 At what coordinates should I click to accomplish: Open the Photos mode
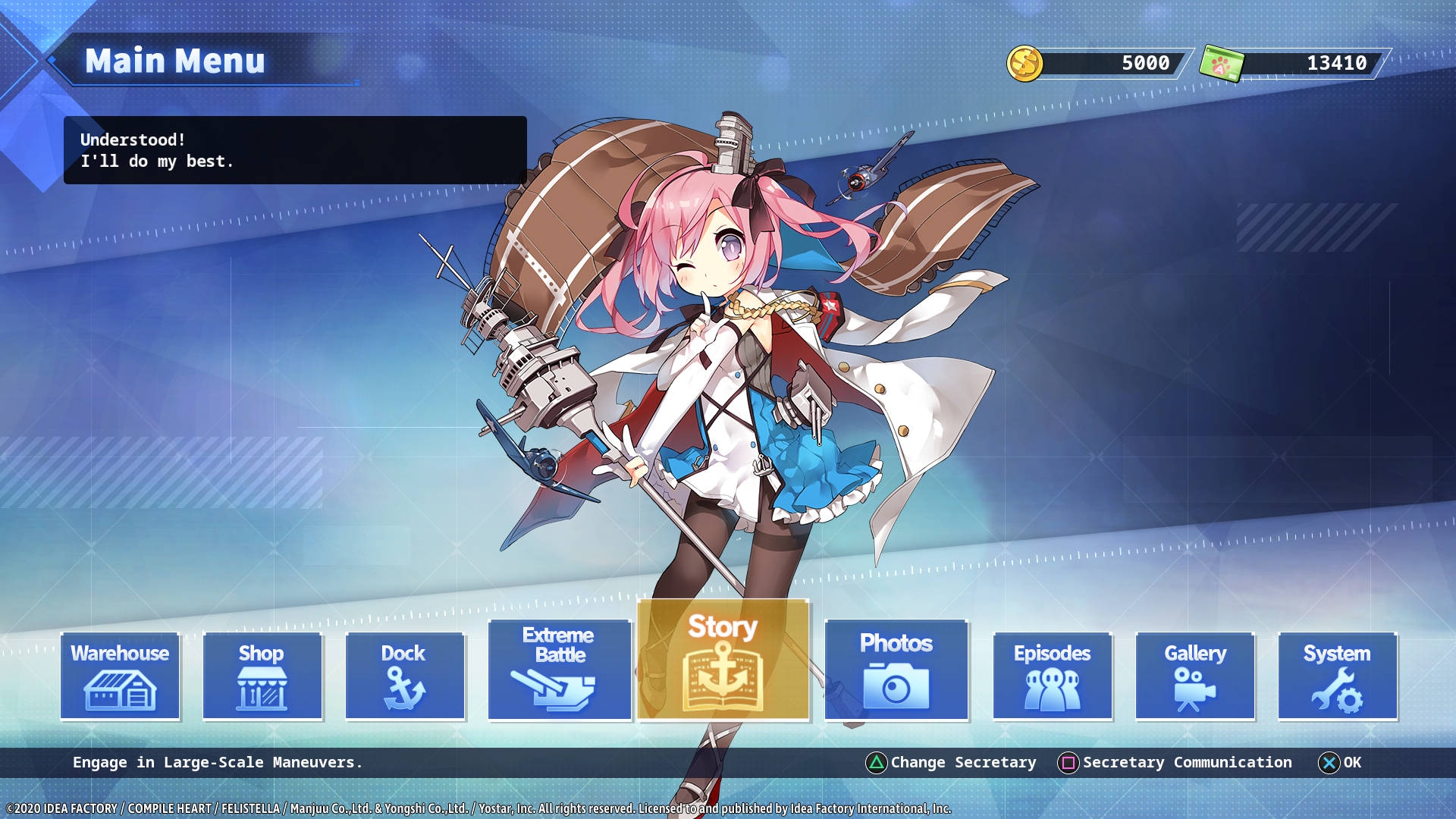click(x=896, y=669)
